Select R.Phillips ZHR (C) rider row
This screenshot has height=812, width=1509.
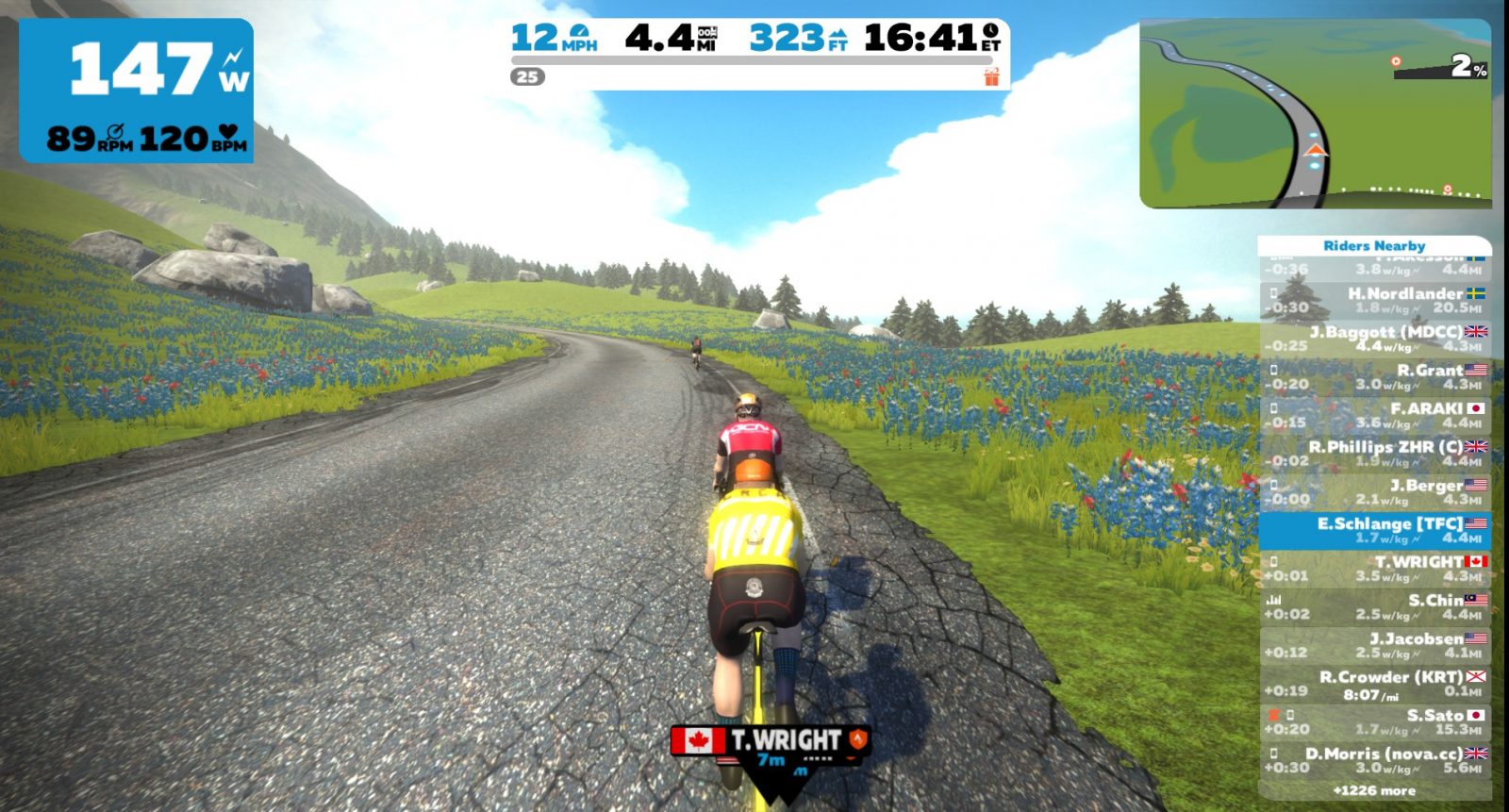pos(1375,454)
